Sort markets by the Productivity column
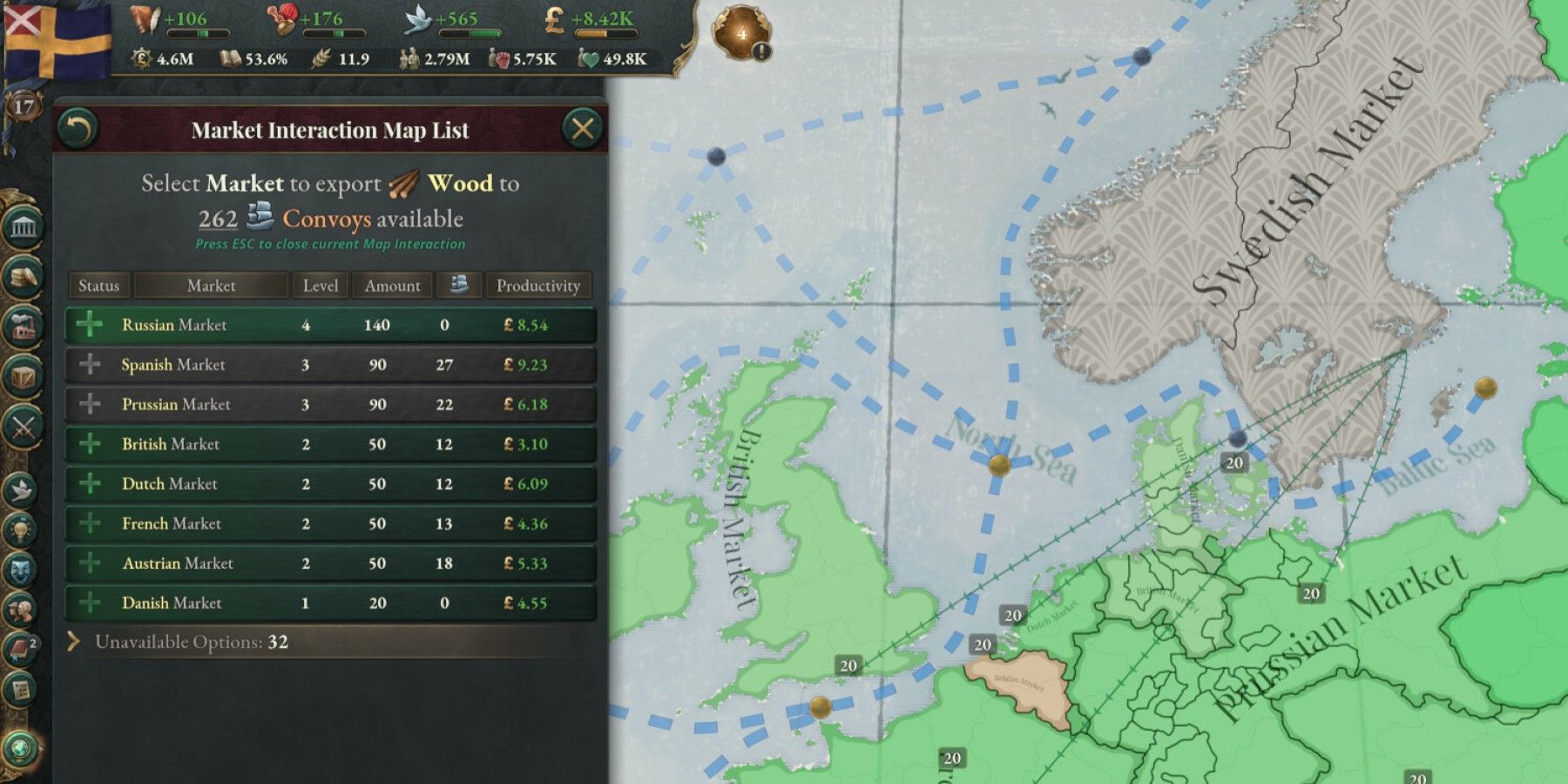 coord(537,285)
